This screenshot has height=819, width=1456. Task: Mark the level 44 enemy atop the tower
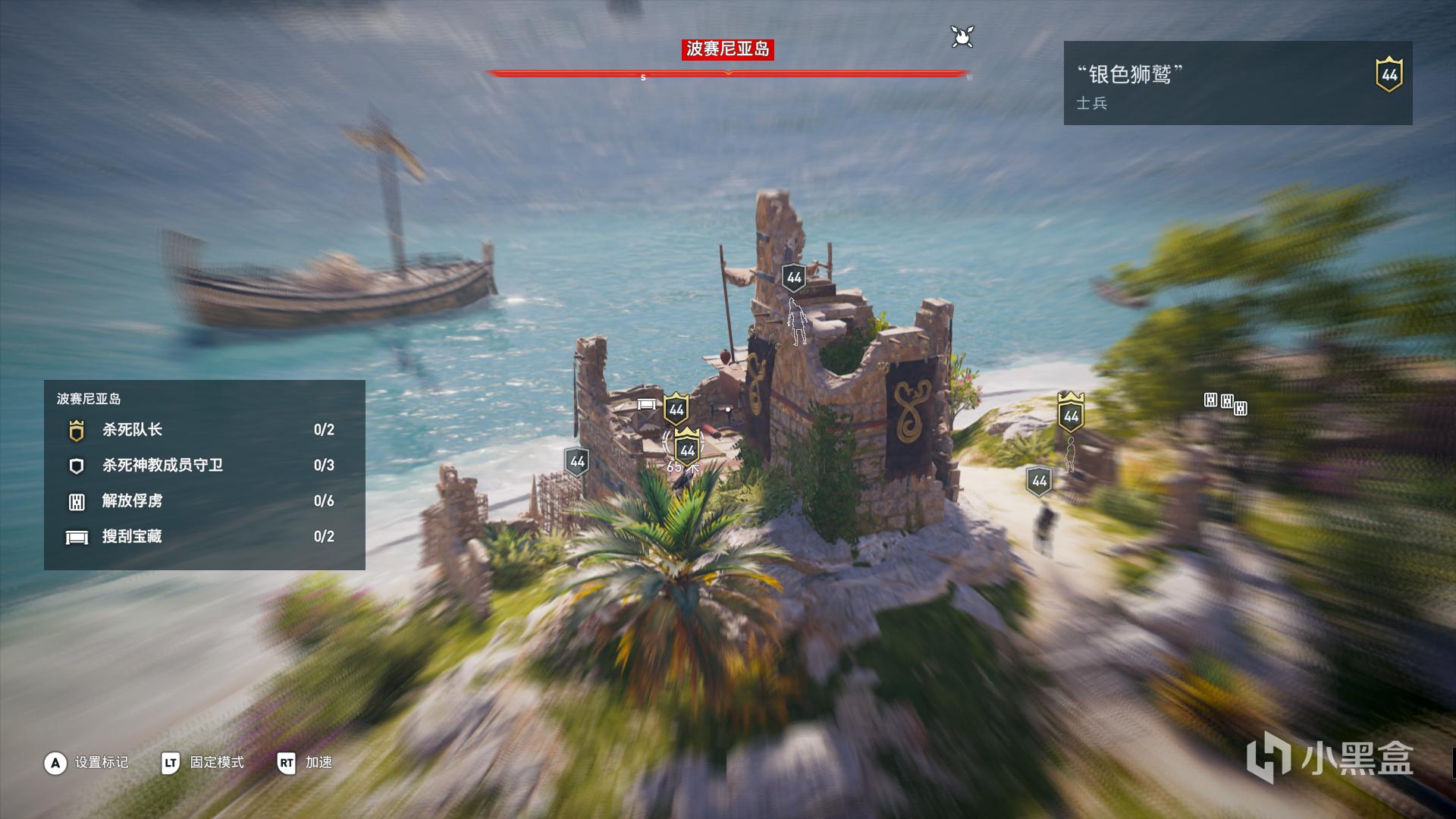click(x=794, y=278)
